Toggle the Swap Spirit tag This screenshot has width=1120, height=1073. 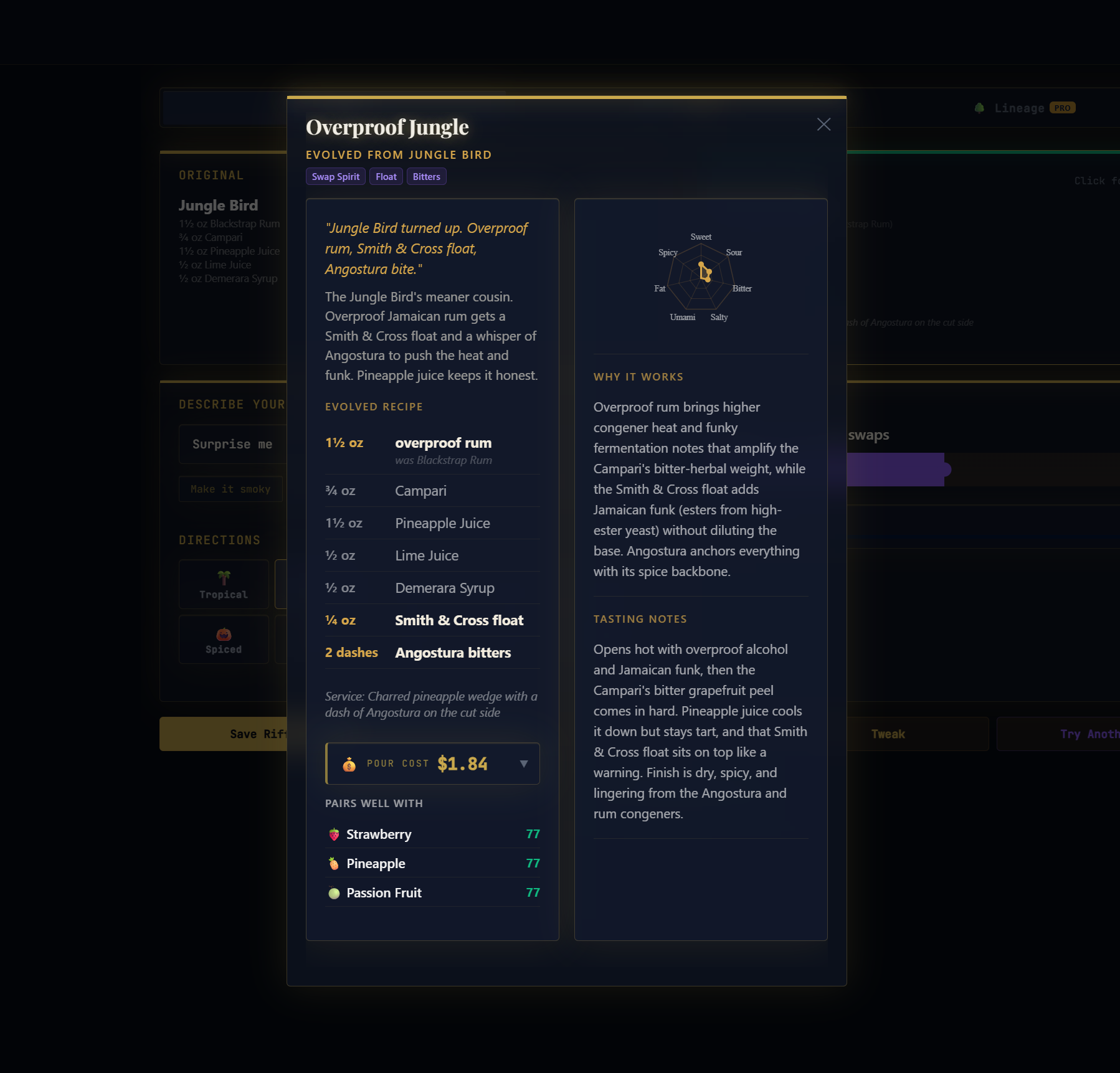point(336,176)
